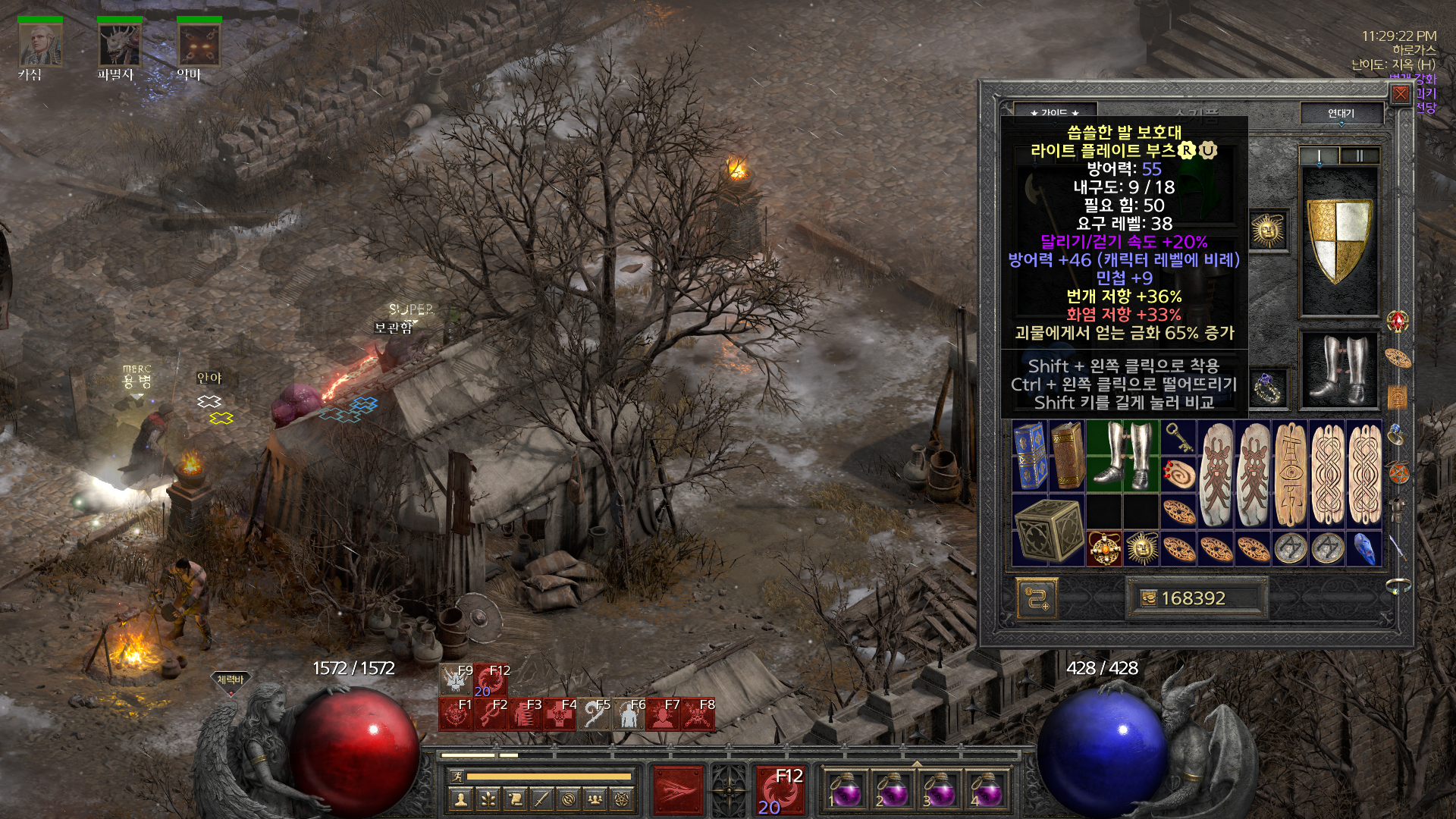Viewport: 1456px width, 819px height.
Task: Open the Horadric Cube in inventory
Action: [1048, 531]
